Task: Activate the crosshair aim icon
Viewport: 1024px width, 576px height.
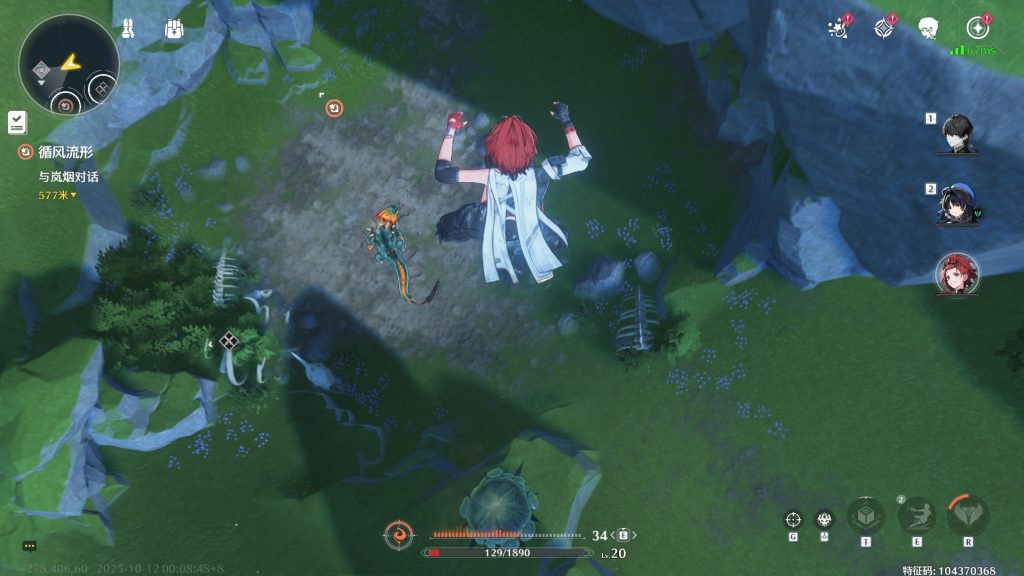Action: [793, 519]
